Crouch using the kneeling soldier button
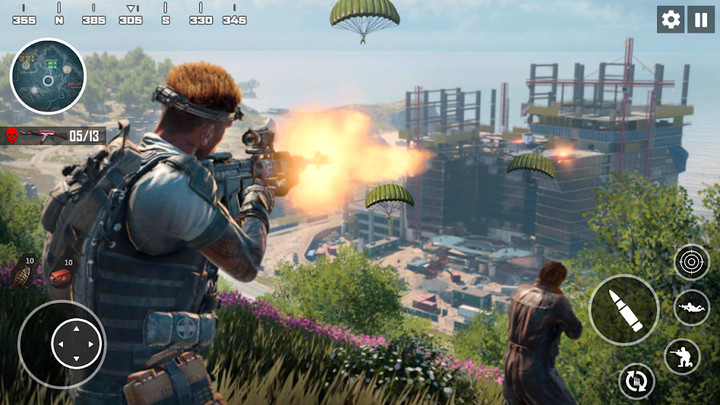The height and width of the screenshot is (405, 720). click(x=682, y=357)
